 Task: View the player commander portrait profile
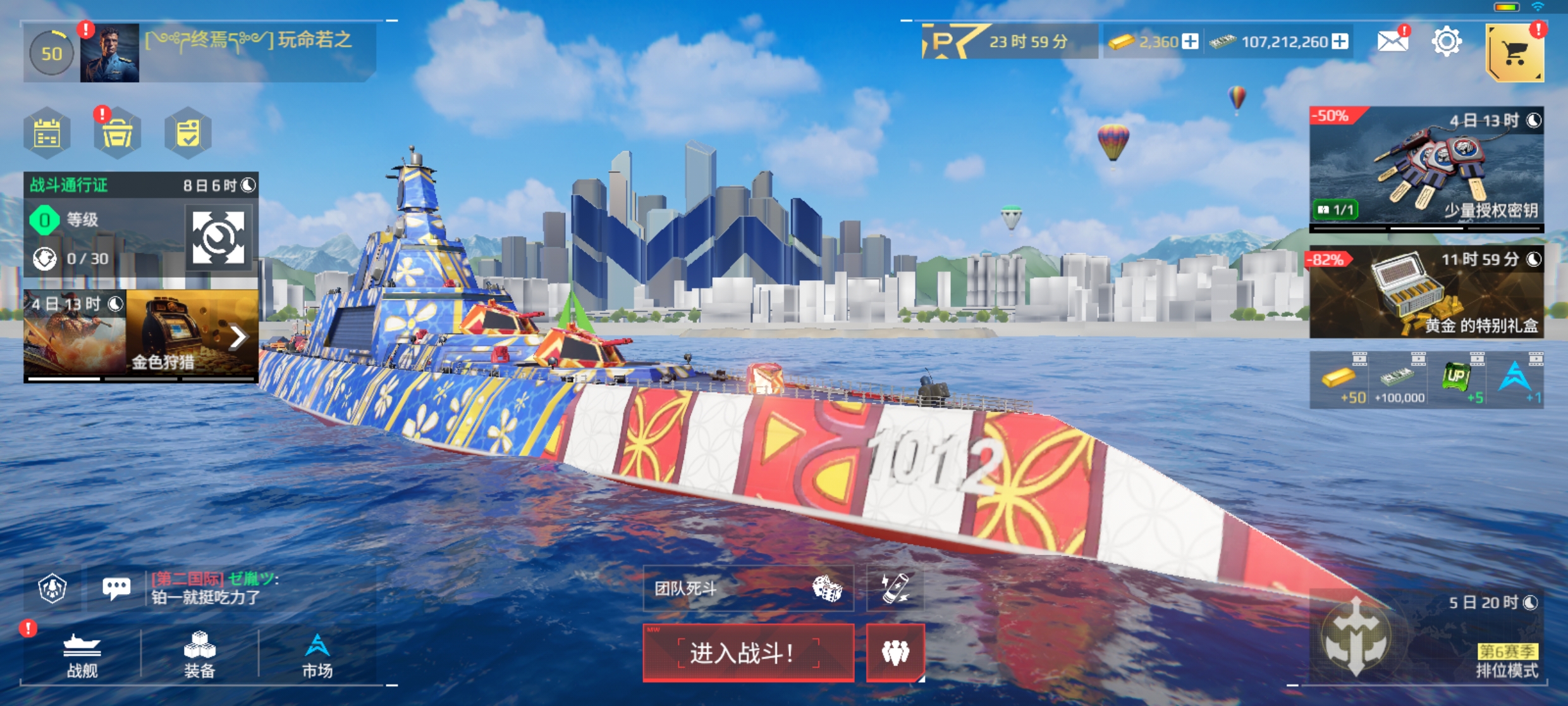click(x=109, y=53)
